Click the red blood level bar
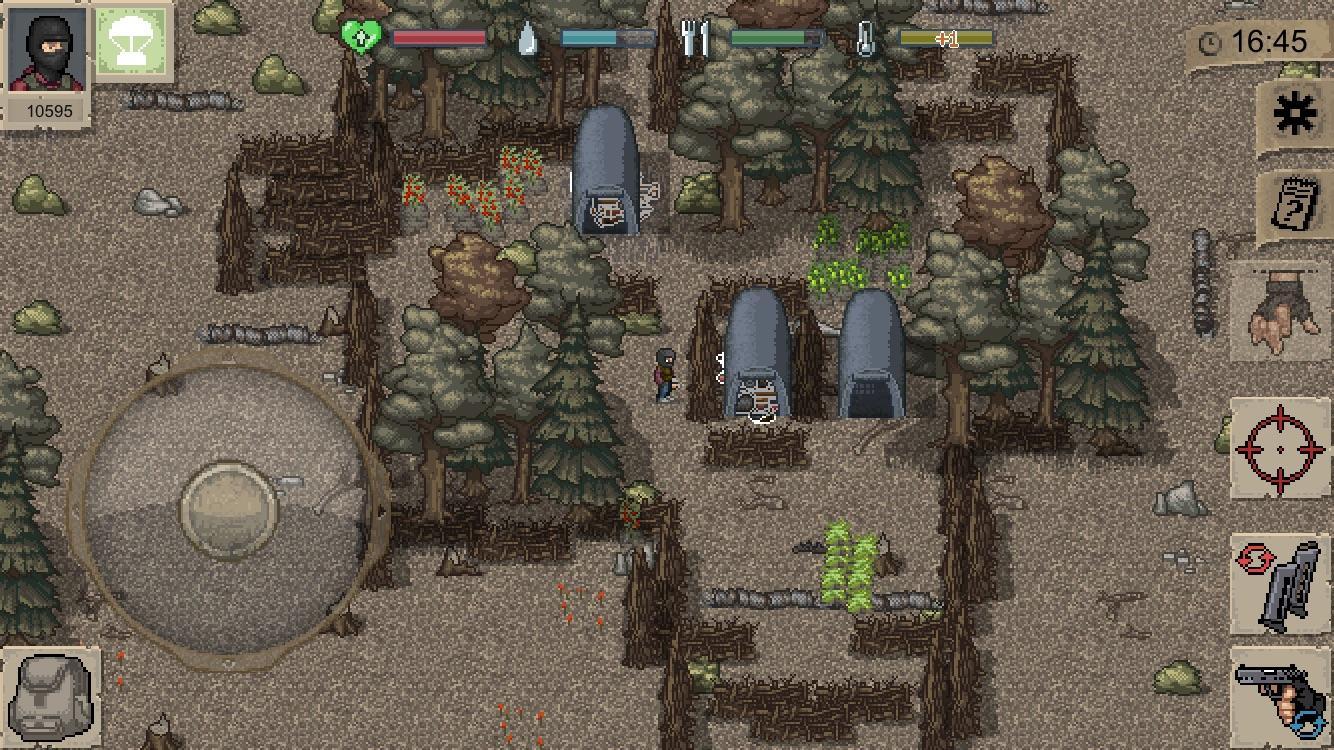 coord(438,37)
